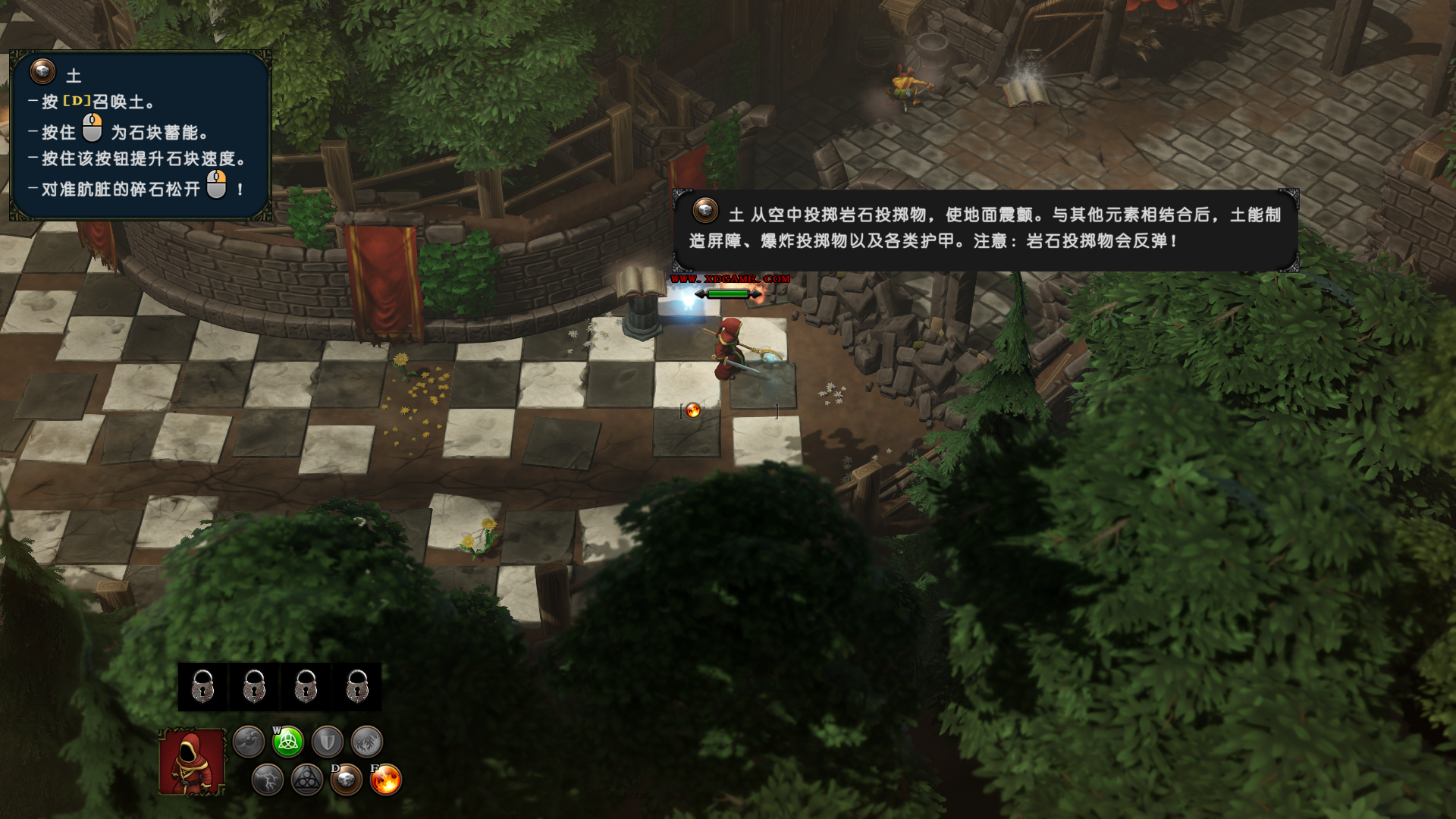Screen dimensions: 1456x819
Task: Click the greyed-out Water wave element
Action: tap(249, 742)
